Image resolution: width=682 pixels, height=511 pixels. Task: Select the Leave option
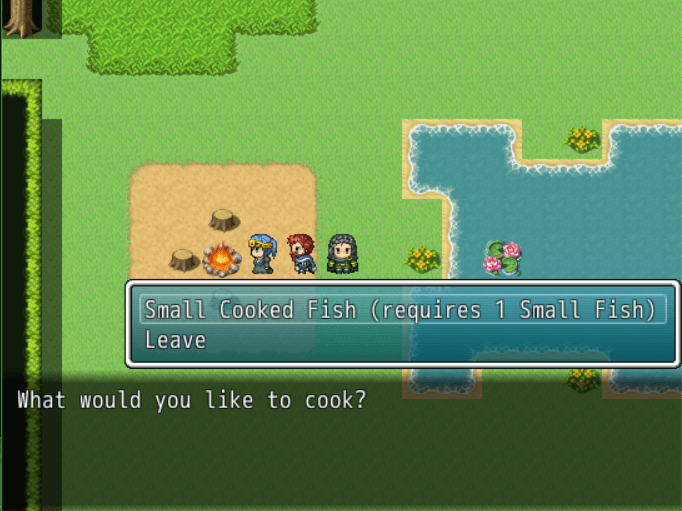click(176, 341)
